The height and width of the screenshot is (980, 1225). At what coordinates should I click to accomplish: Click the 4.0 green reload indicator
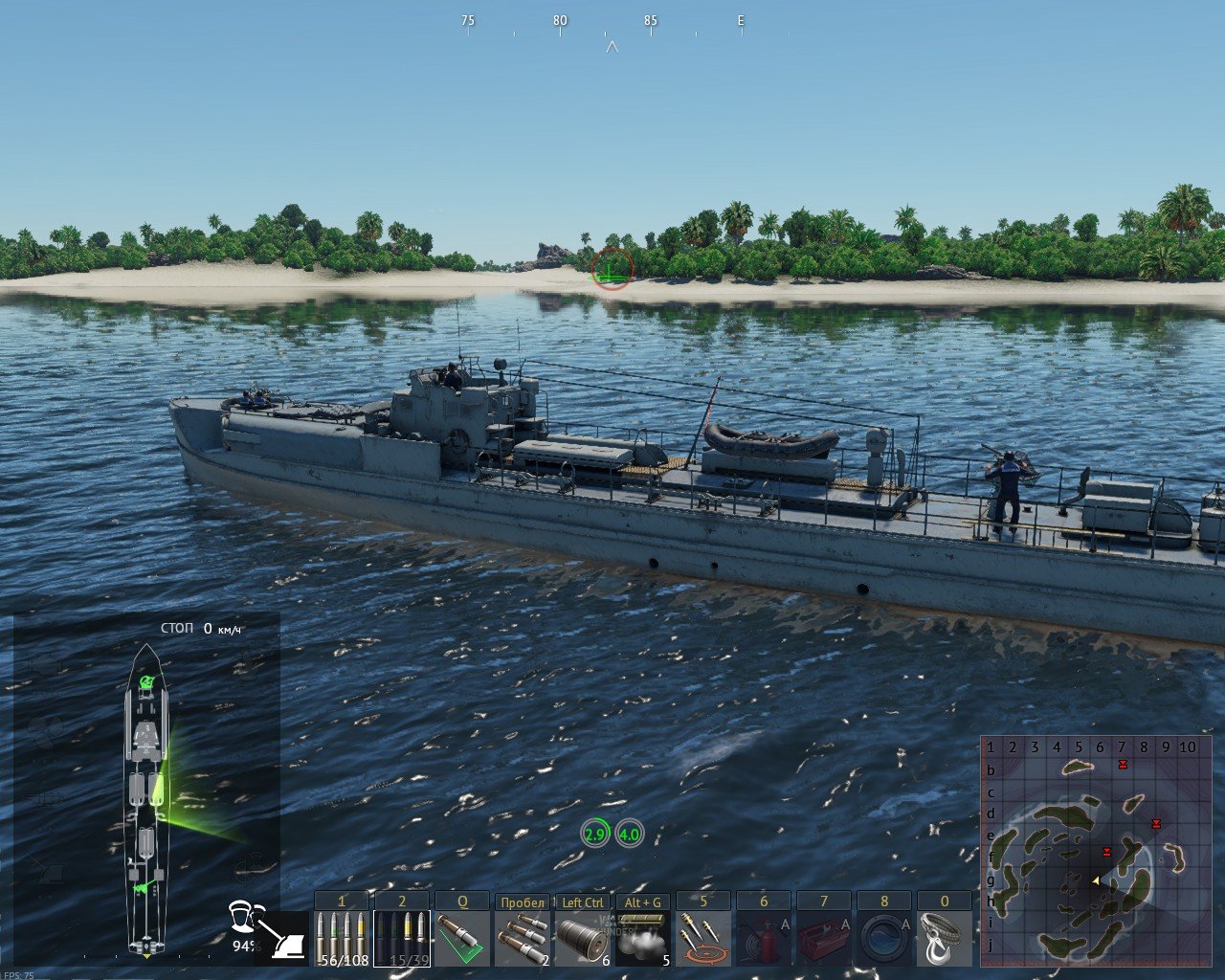(629, 834)
